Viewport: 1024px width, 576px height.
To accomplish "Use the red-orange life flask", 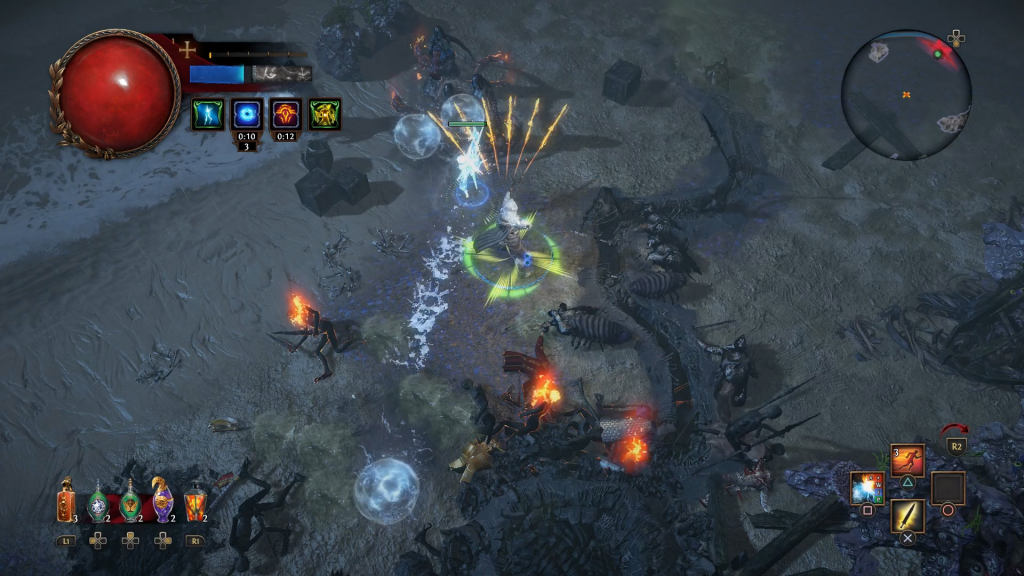I will point(66,501).
